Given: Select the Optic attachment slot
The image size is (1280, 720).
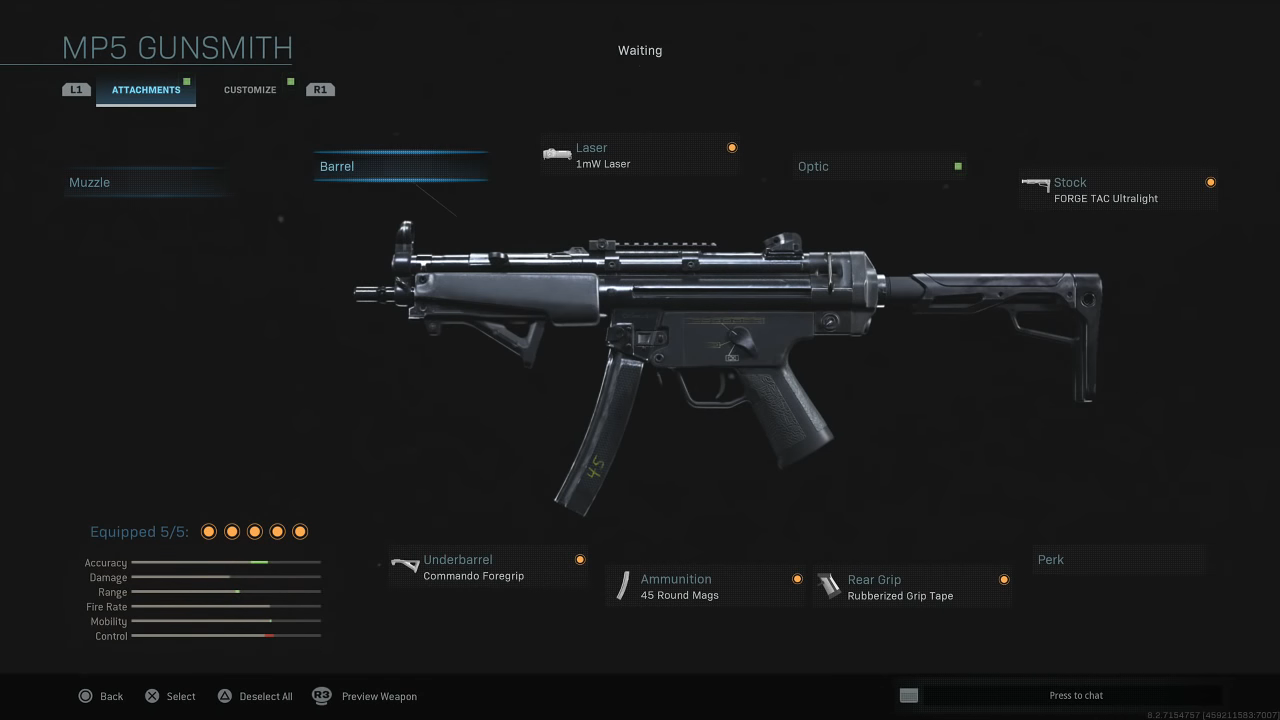Looking at the screenshot, I should [880, 166].
